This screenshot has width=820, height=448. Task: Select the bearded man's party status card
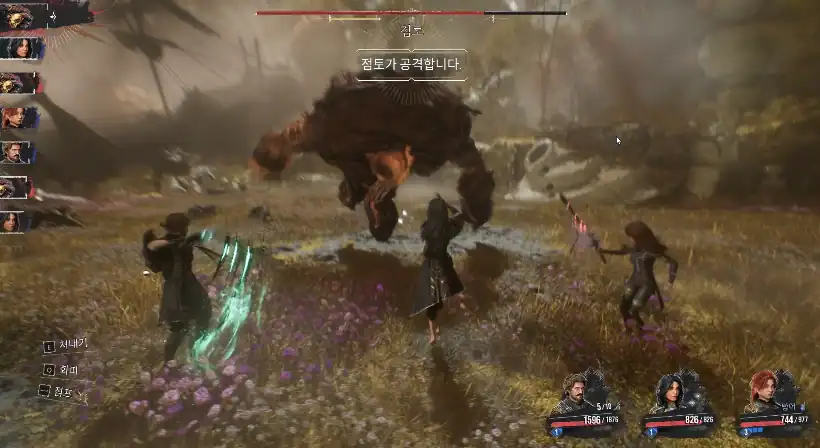(x=590, y=407)
